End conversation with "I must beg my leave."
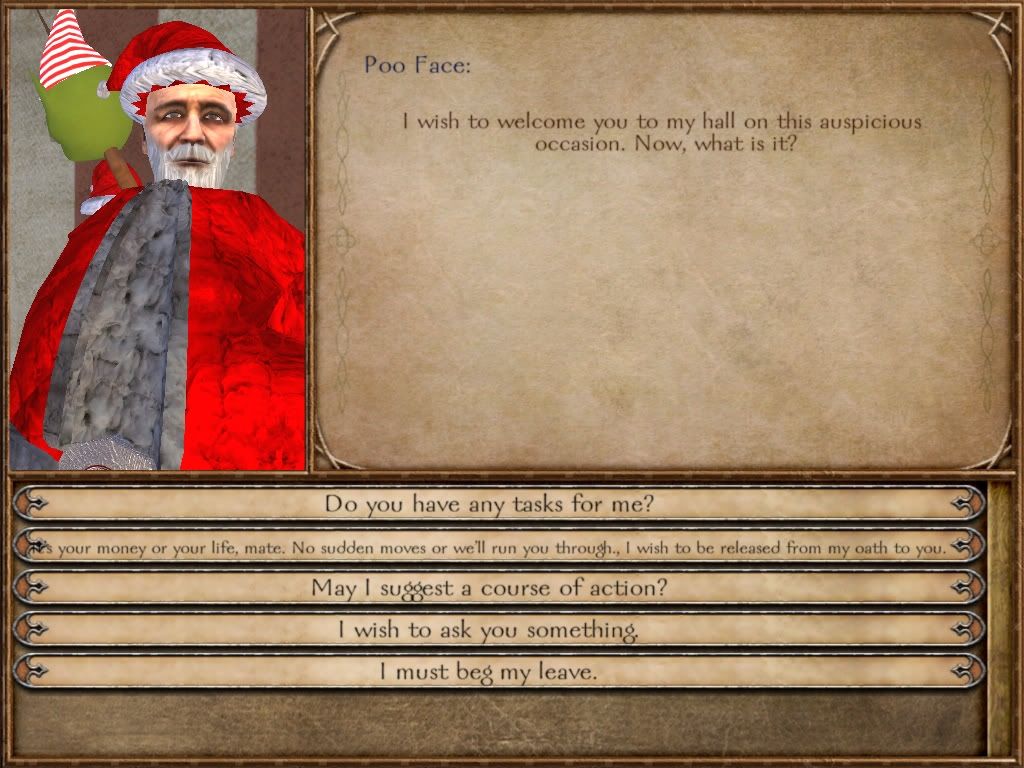 pyautogui.click(x=489, y=672)
